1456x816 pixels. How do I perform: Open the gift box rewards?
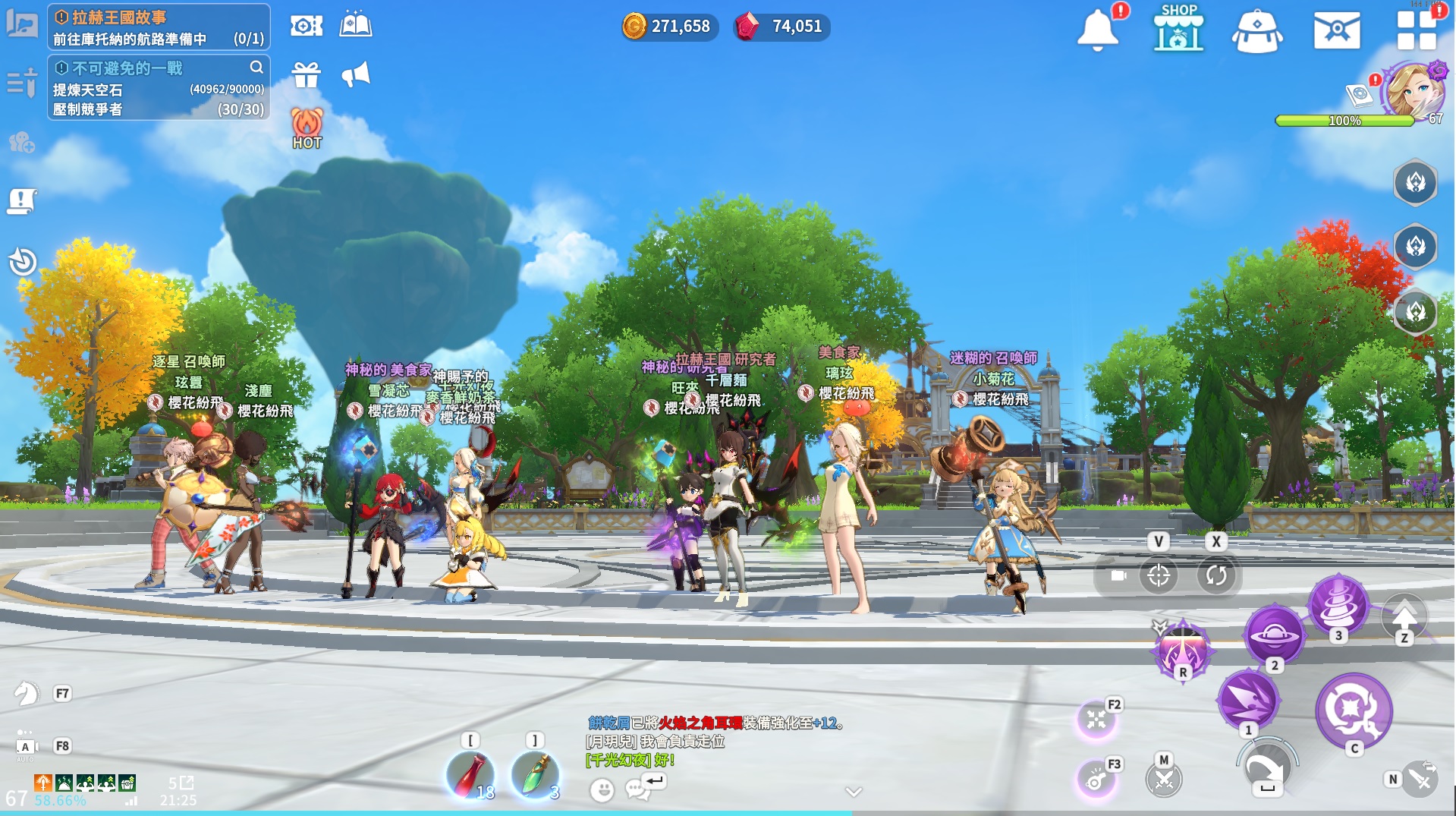[x=307, y=75]
